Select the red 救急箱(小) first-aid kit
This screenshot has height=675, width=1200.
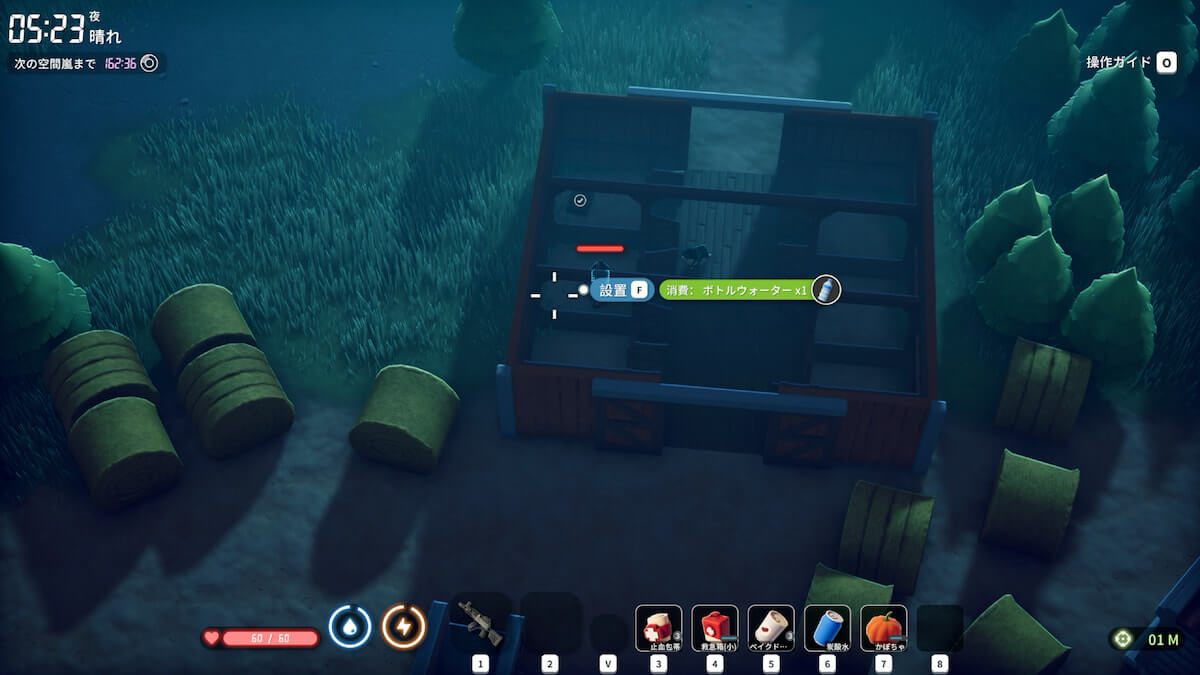pos(715,628)
